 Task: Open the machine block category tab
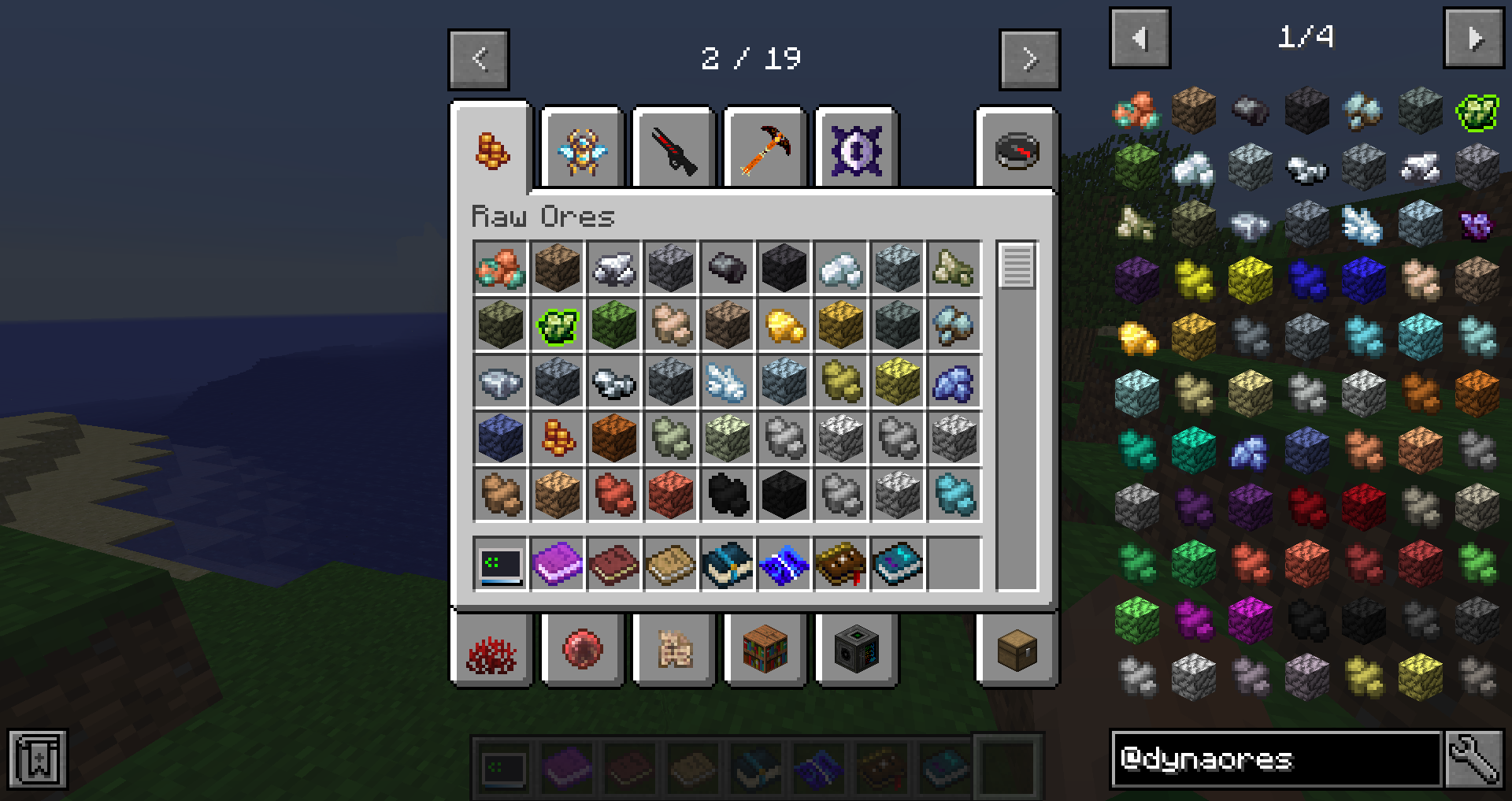[x=857, y=651]
